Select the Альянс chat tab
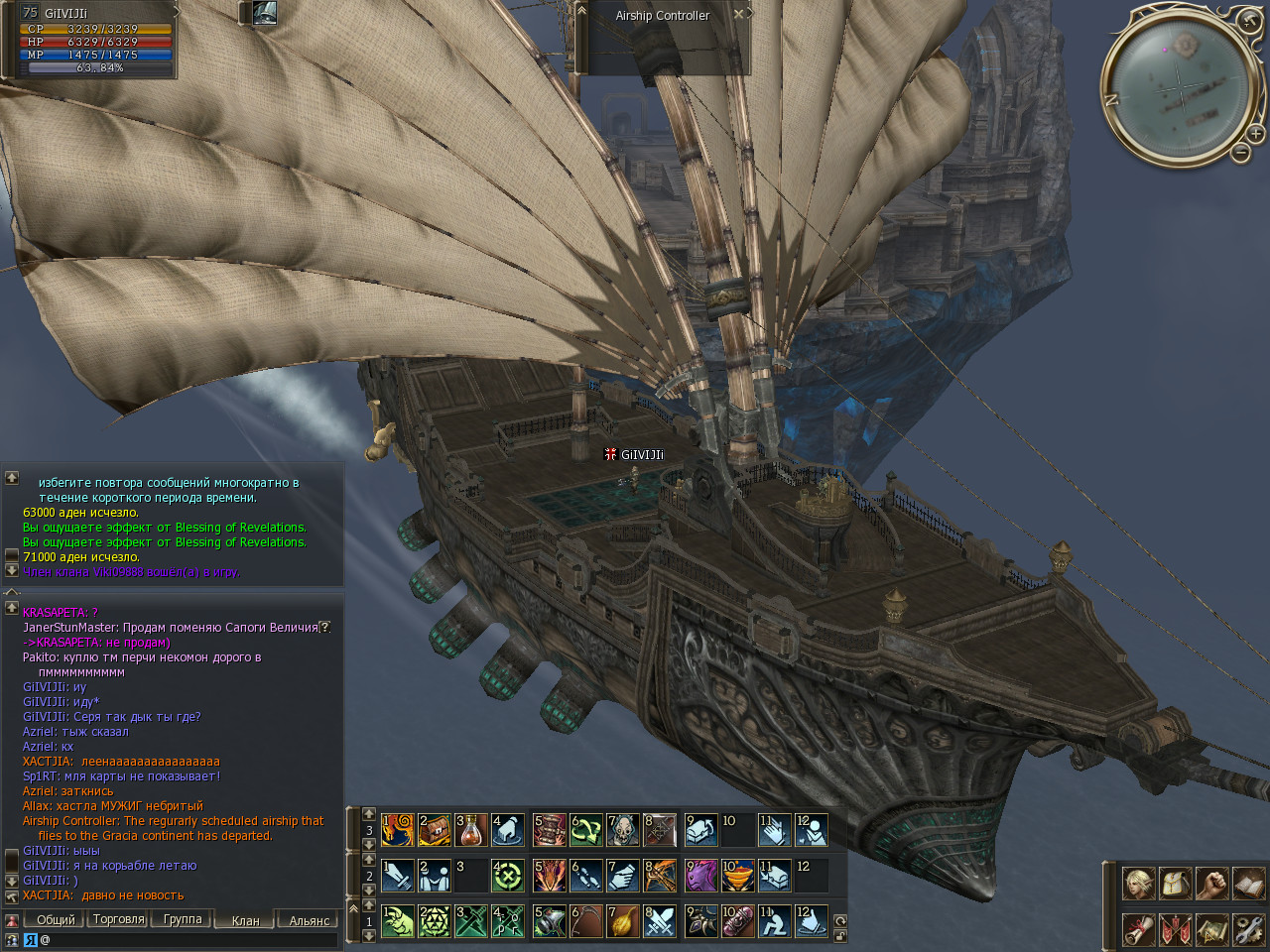Viewport: 1270px width, 952px height. (x=309, y=920)
